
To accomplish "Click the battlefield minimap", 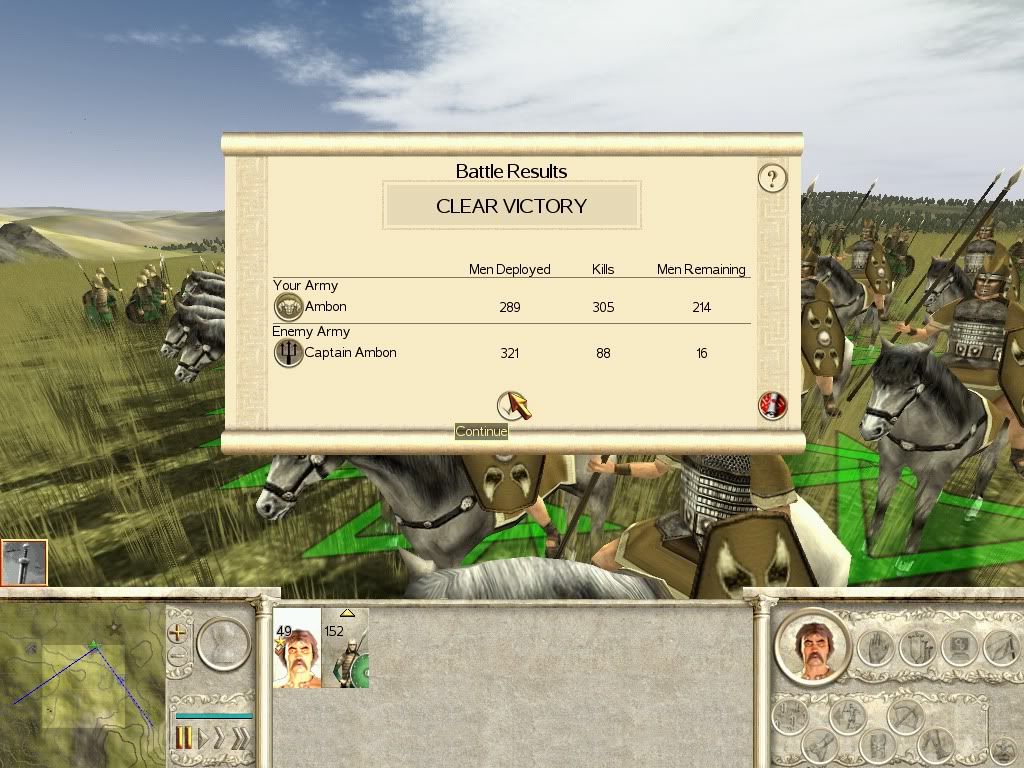I will click(82, 682).
